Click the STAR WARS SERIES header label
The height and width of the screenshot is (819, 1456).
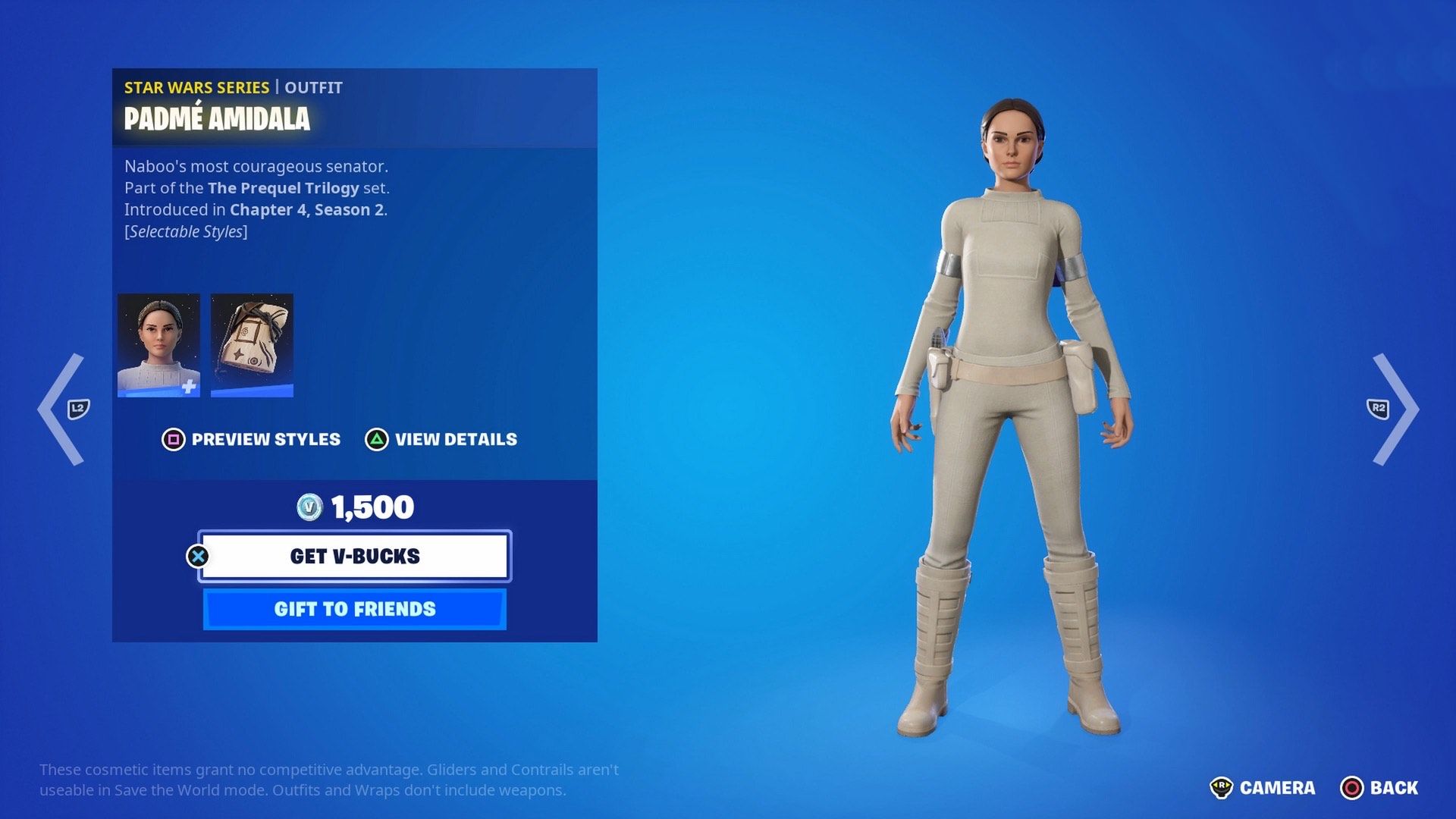tap(196, 87)
